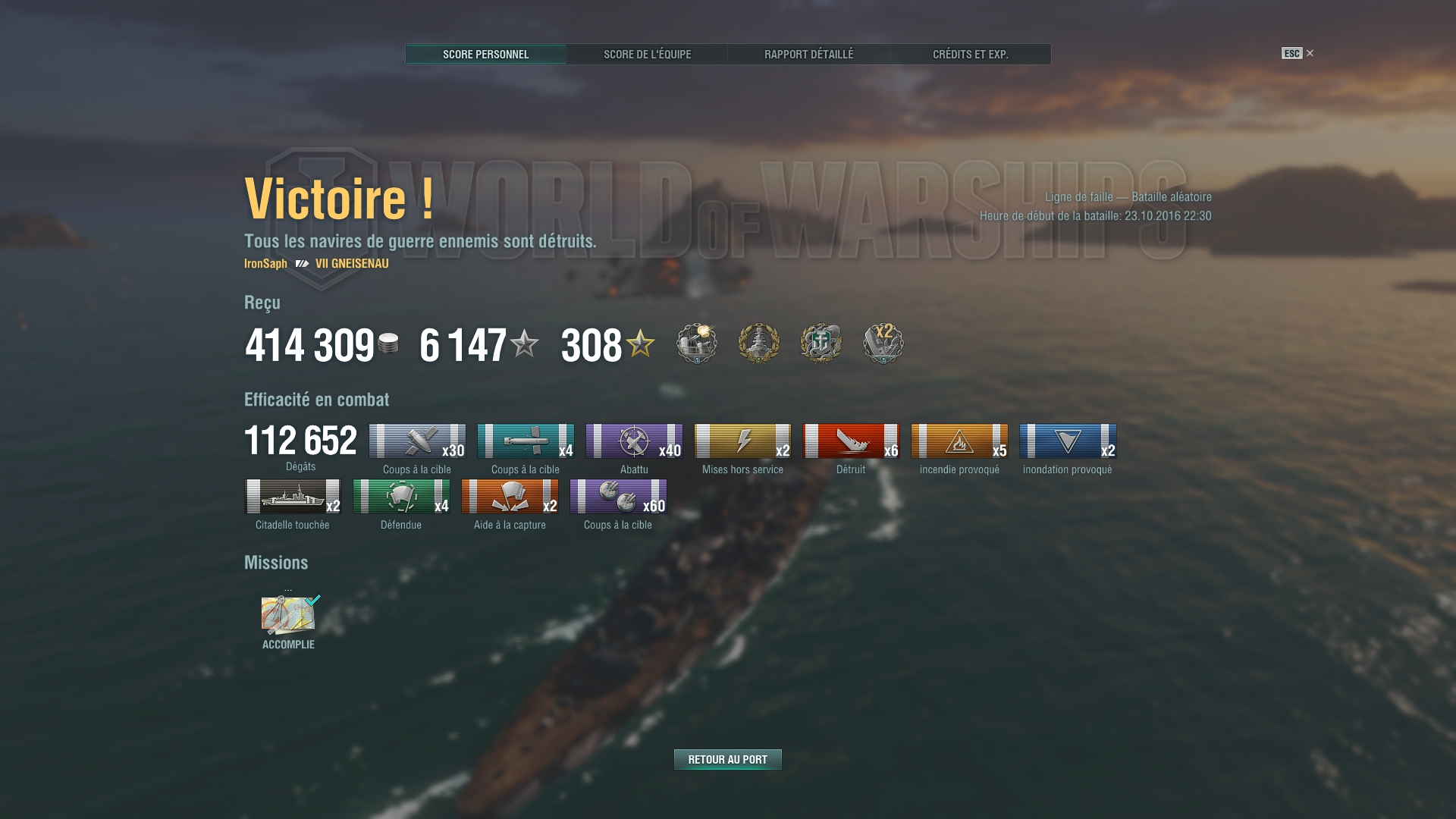Screen dimensions: 1456x819
Task: Open the Score de l'équipe tab
Action: (x=647, y=54)
